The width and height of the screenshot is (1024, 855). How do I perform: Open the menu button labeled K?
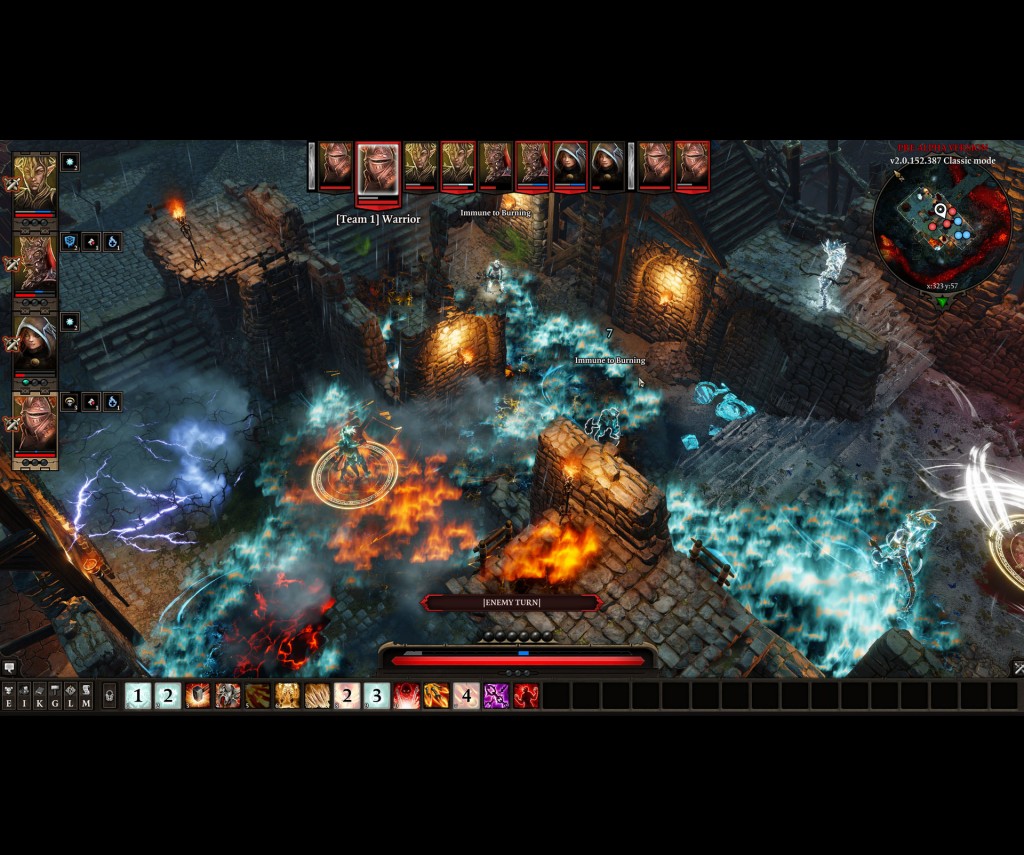pyautogui.click(x=40, y=695)
